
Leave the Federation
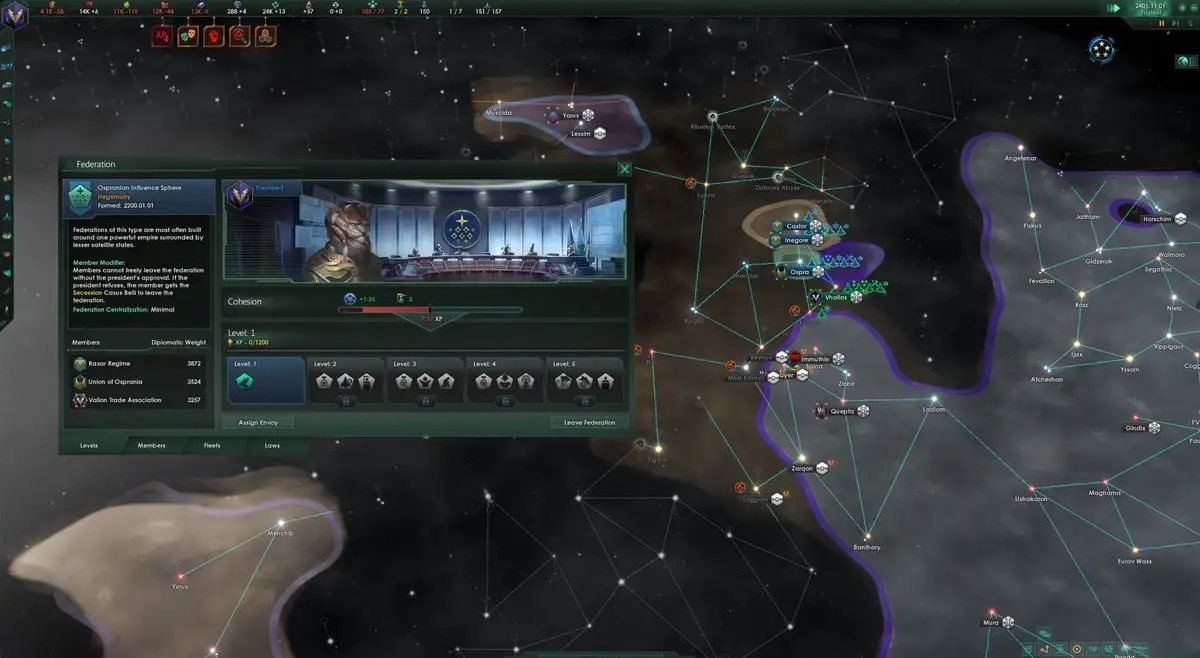click(590, 423)
